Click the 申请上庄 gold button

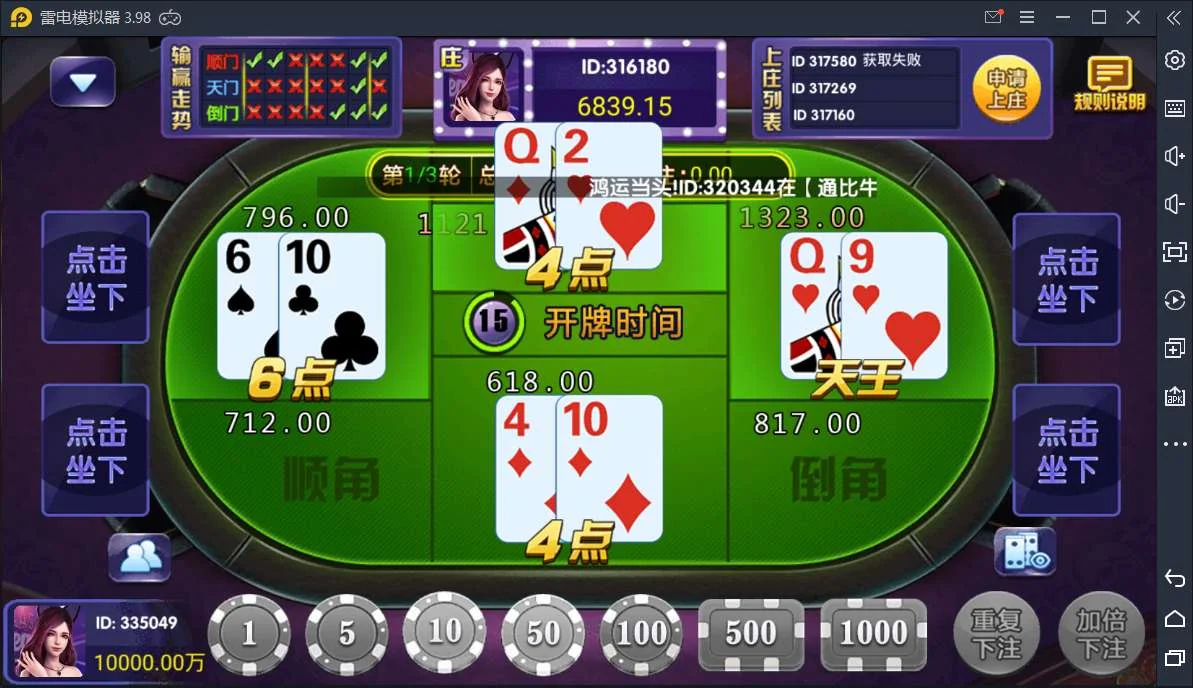point(1007,89)
